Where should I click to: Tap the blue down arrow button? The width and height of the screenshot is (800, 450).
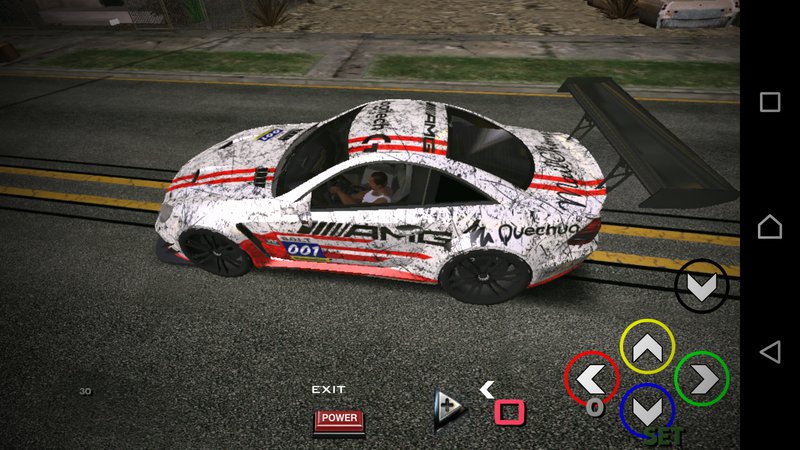click(647, 410)
